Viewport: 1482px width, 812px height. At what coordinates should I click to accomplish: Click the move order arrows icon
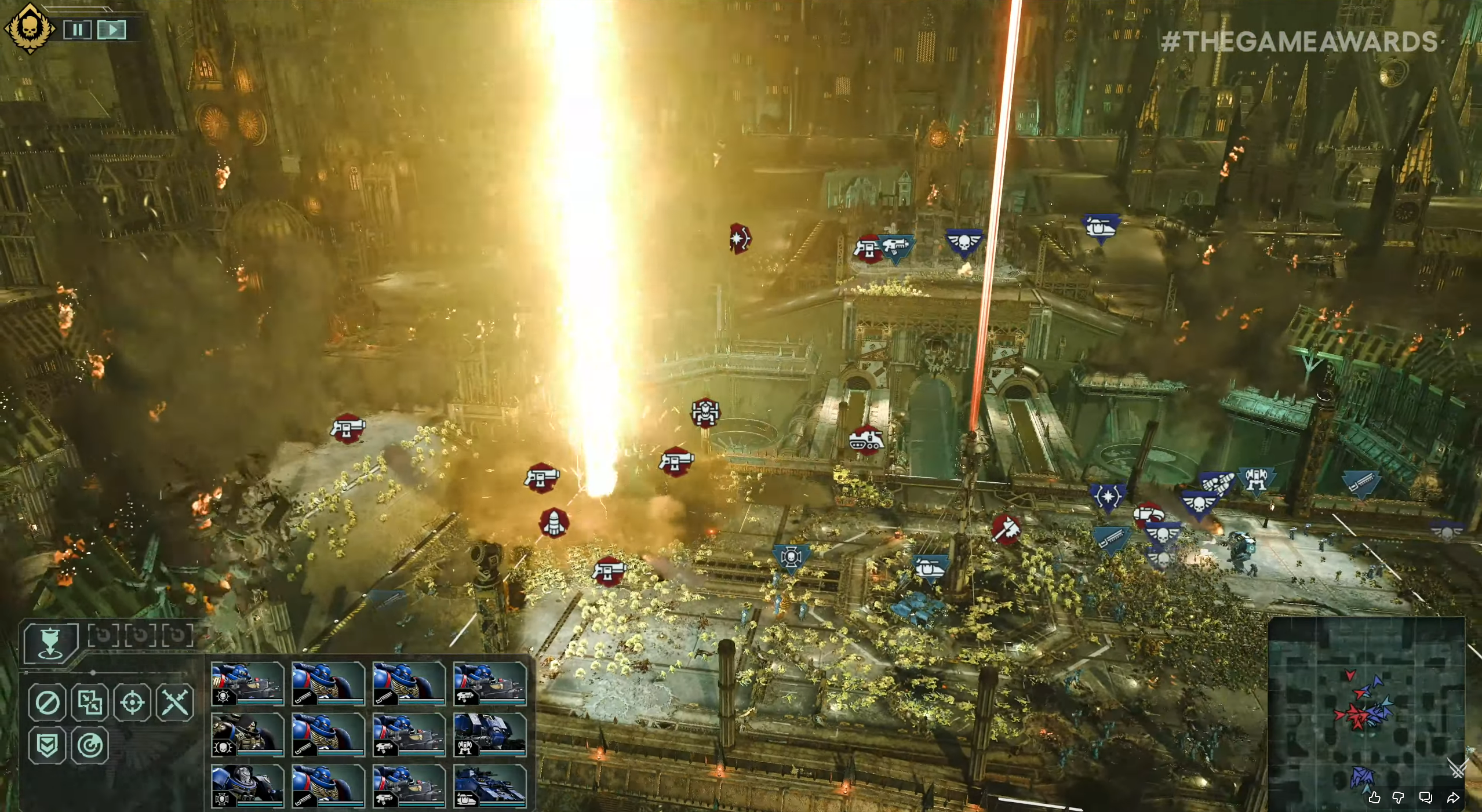89,704
